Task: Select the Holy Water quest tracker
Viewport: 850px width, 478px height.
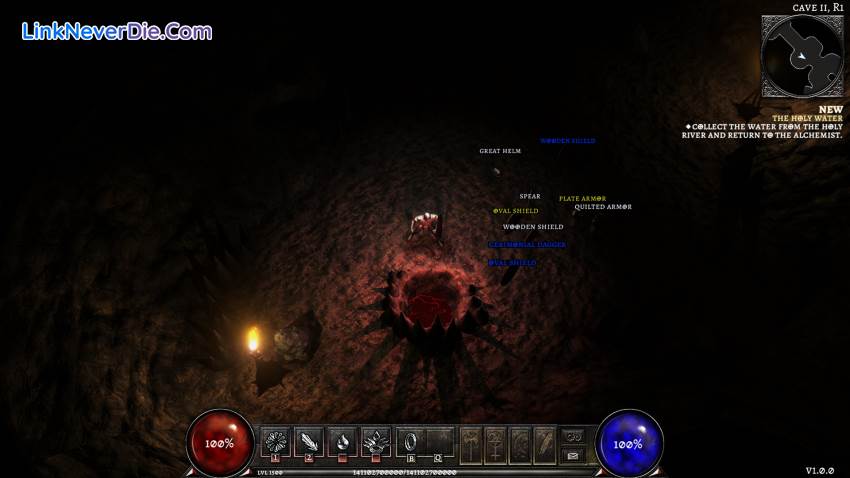Action: [x=766, y=125]
